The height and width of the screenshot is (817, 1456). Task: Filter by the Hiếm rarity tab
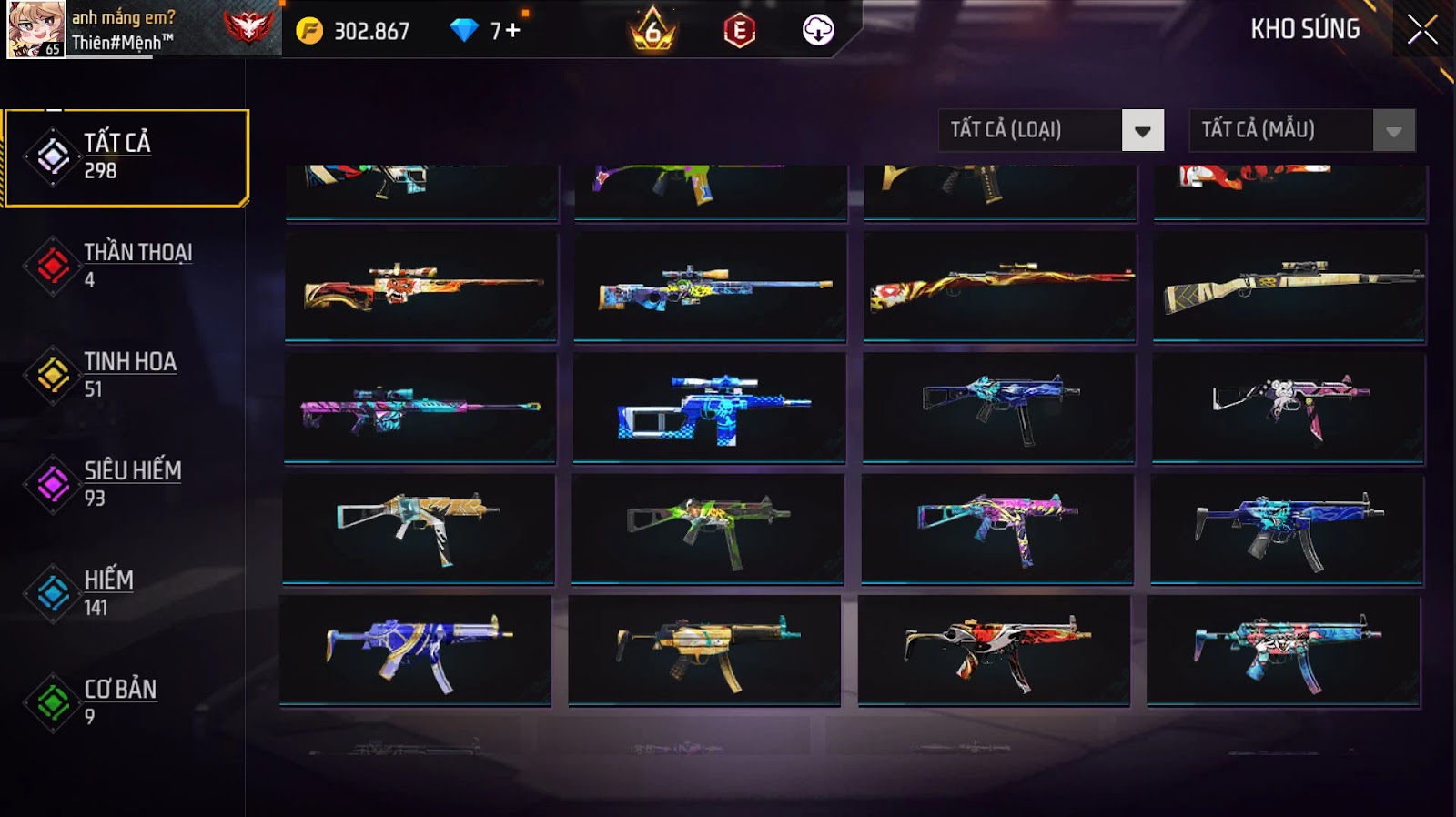click(127, 592)
